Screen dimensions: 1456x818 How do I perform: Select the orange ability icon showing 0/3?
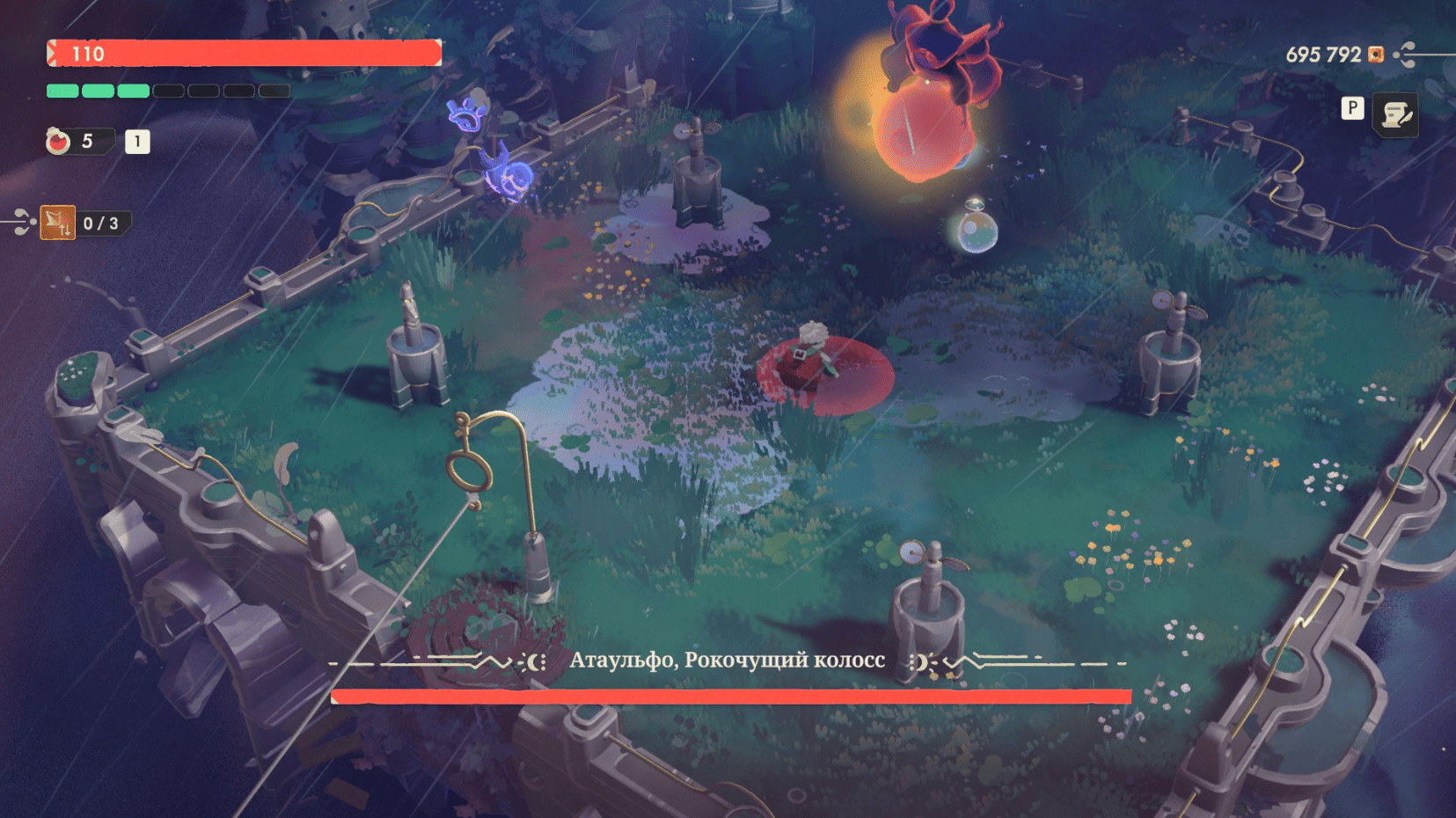pos(58,223)
